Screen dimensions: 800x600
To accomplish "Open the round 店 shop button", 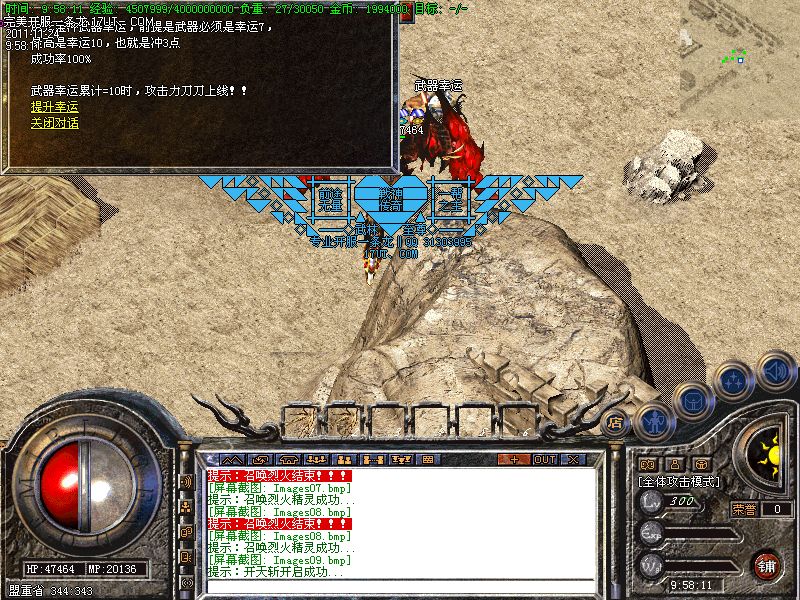I will pos(616,423).
